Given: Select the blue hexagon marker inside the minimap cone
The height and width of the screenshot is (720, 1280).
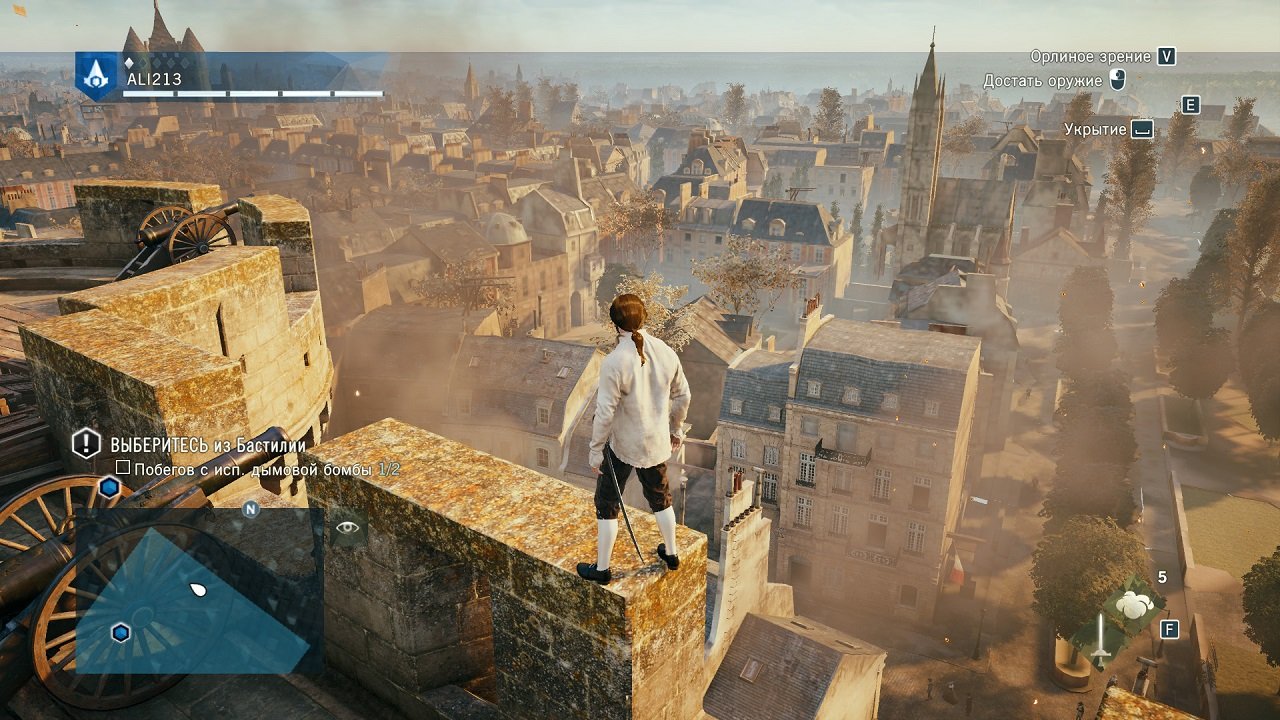Looking at the screenshot, I should pyautogui.click(x=121, y=632).
